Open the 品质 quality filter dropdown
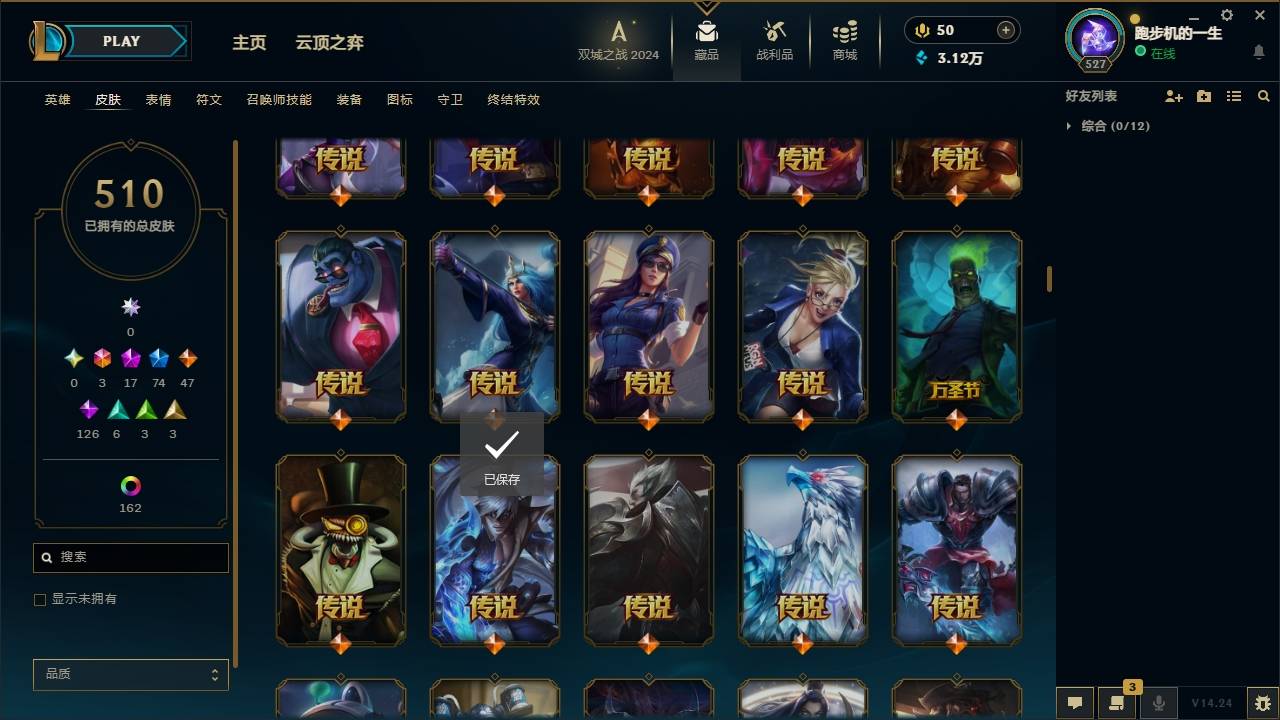1280x720 pixels. pos(130,674)
